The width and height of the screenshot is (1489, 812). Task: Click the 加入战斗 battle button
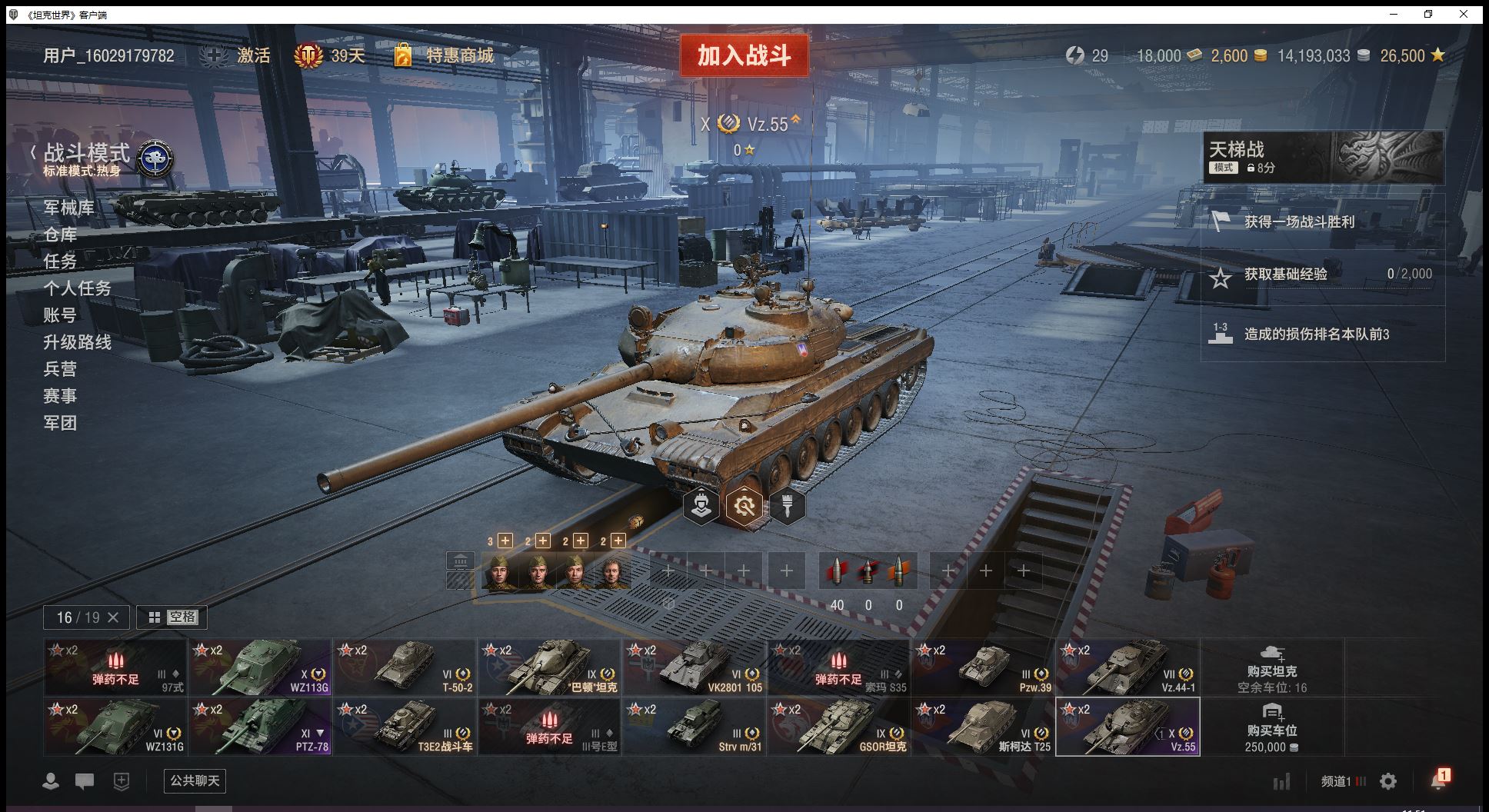744,55
